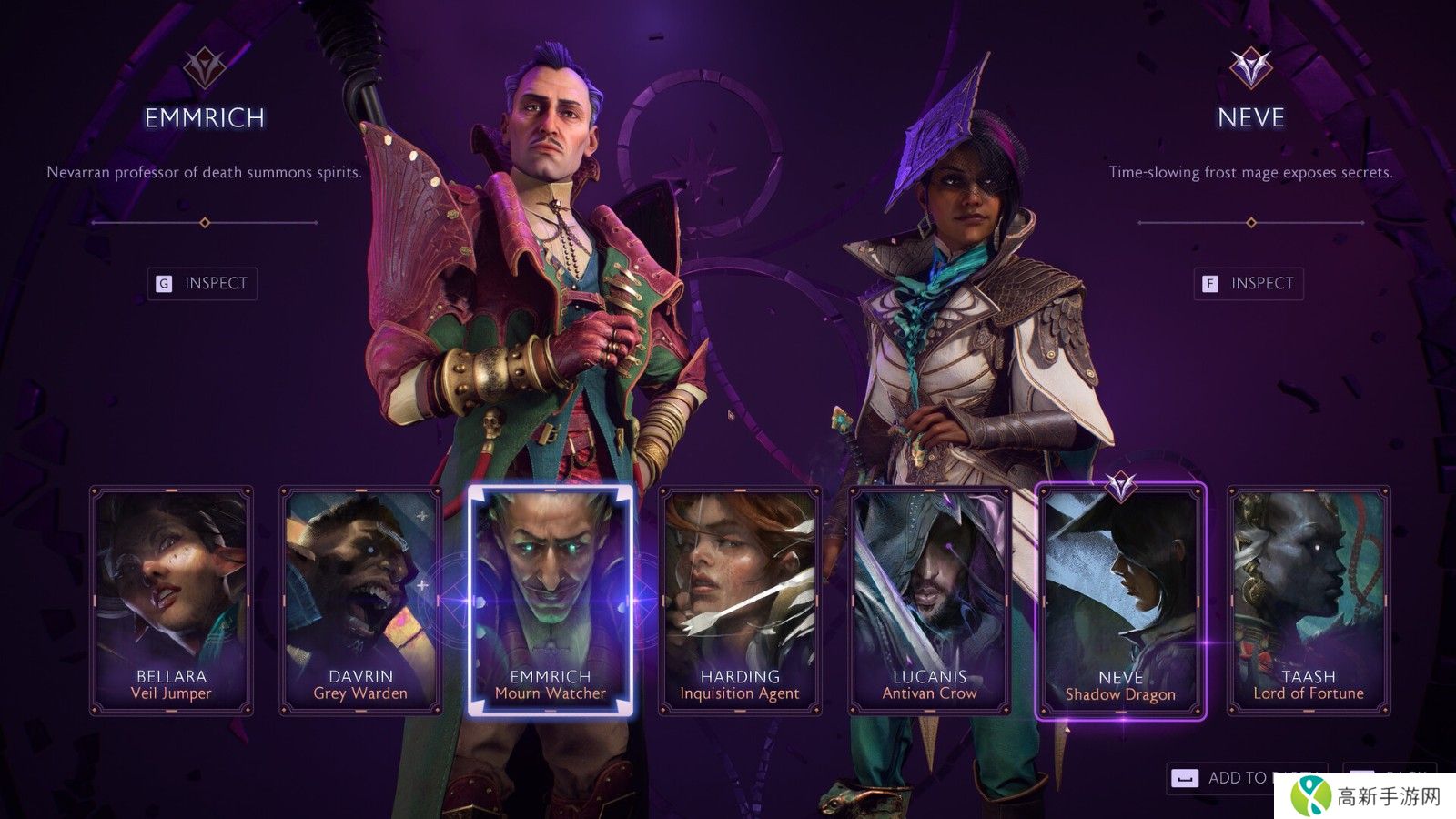This screenshot has height=819, width=1456.
Task: Inspect Emmrich's details
Action: tap(203, 284)
